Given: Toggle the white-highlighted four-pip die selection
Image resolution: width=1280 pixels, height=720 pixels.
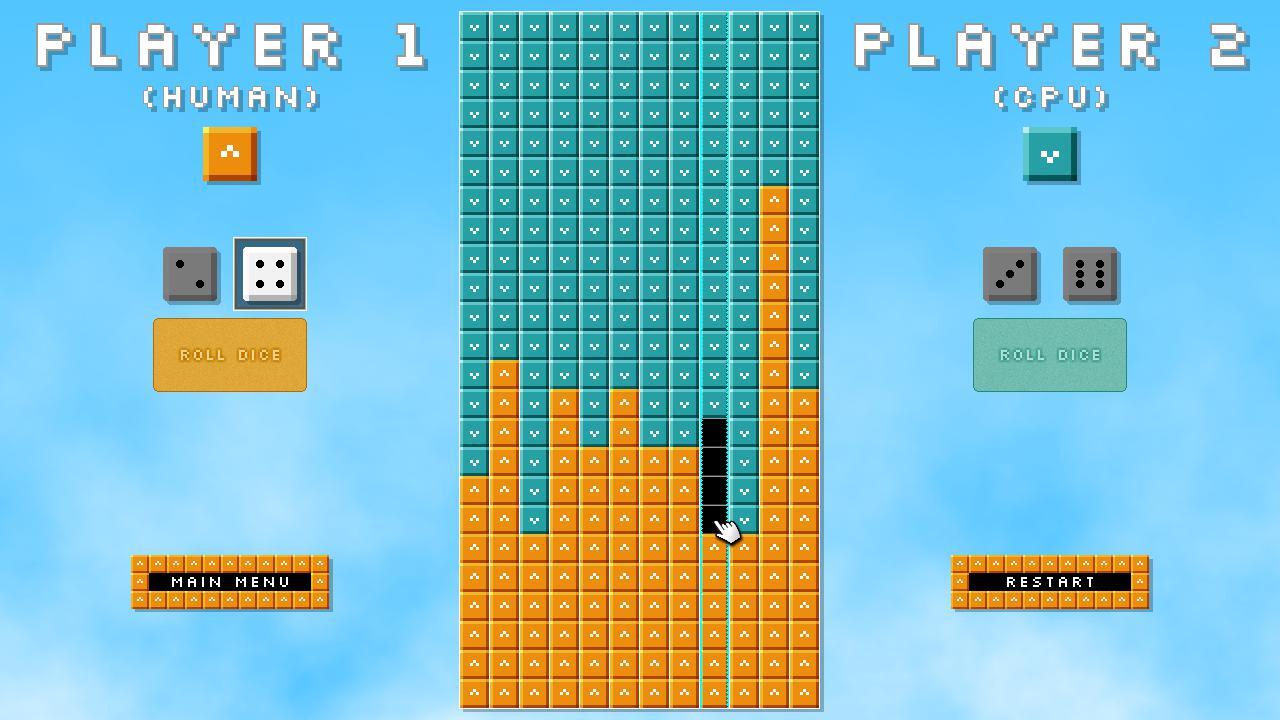Looking at the screenshot, I should click(x=269, y=273).
